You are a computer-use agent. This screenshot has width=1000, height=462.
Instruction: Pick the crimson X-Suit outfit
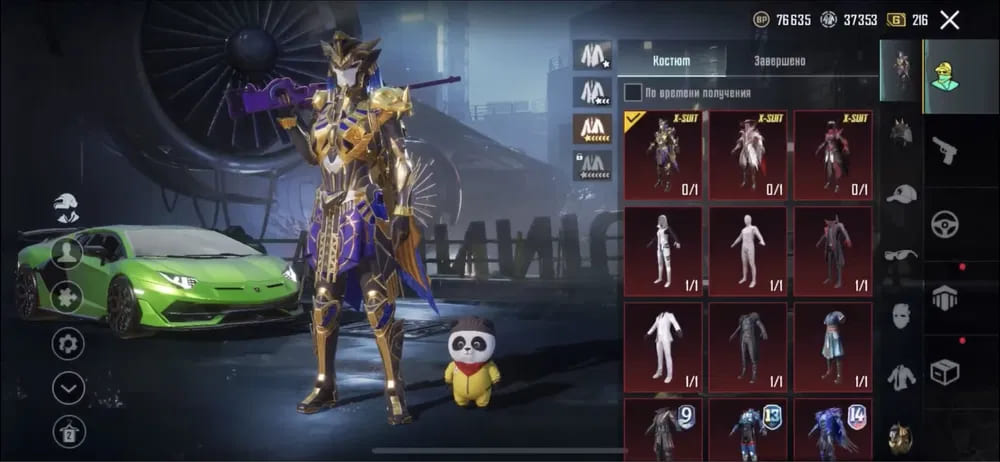[x=833, y=155]
